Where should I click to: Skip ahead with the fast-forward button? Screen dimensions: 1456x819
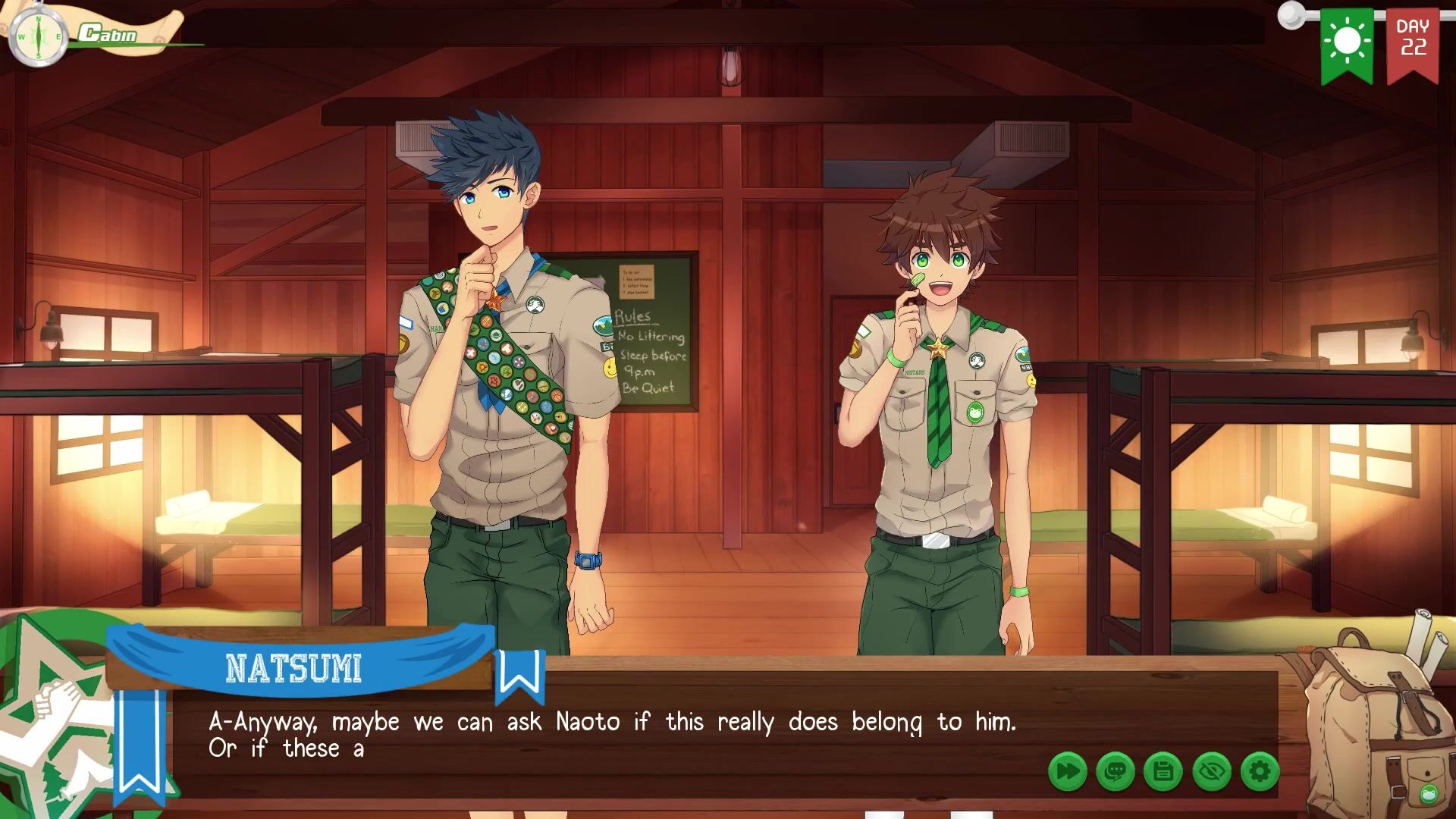(1068, 772)
